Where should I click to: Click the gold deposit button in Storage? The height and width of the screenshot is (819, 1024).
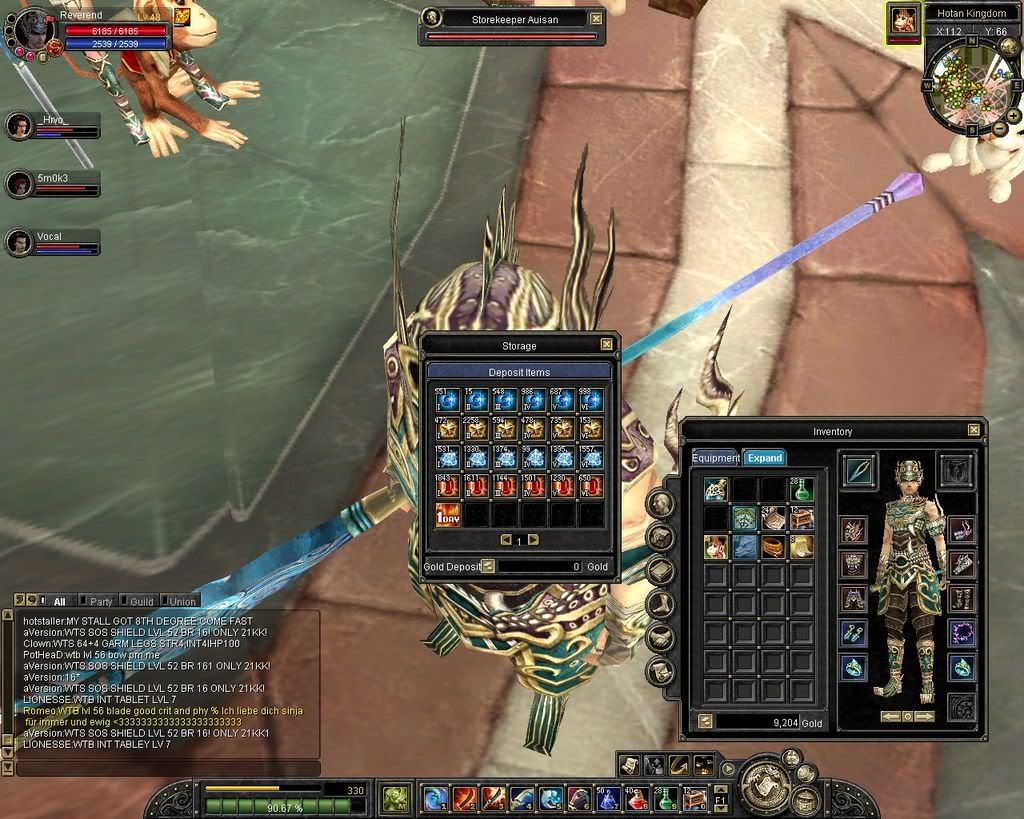tap(489, 566)
